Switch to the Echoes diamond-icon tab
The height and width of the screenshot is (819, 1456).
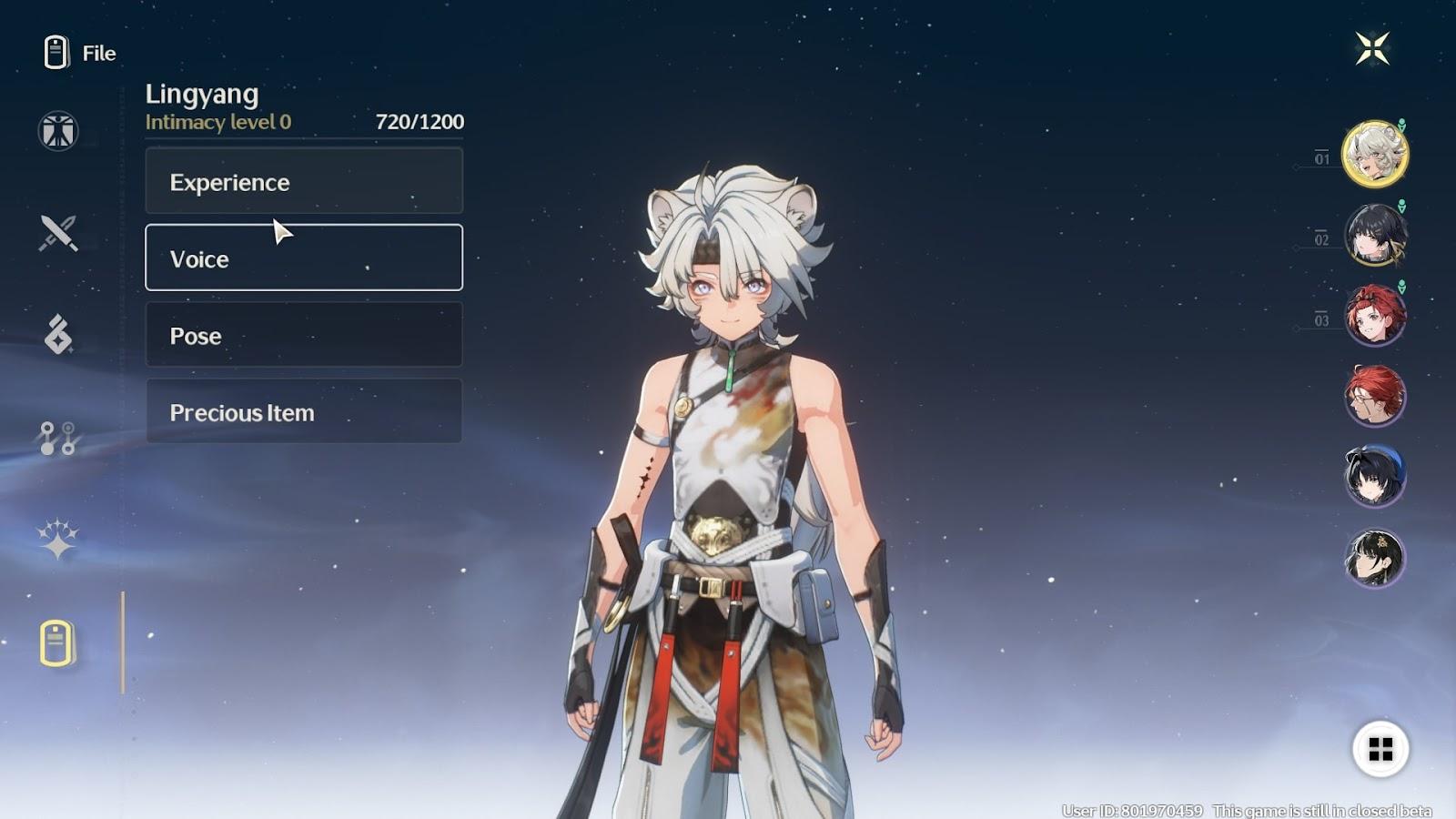[58, 334]
